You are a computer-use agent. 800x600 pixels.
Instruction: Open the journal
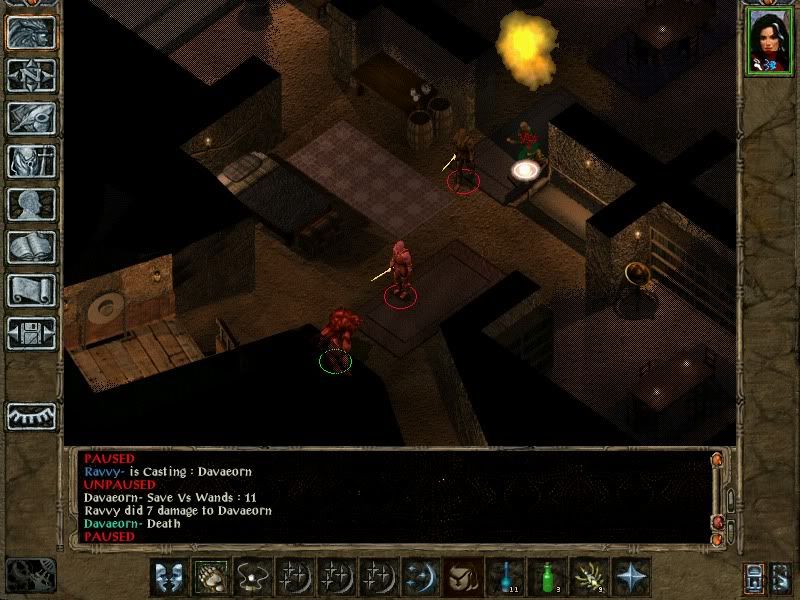[x=31, y=118]
